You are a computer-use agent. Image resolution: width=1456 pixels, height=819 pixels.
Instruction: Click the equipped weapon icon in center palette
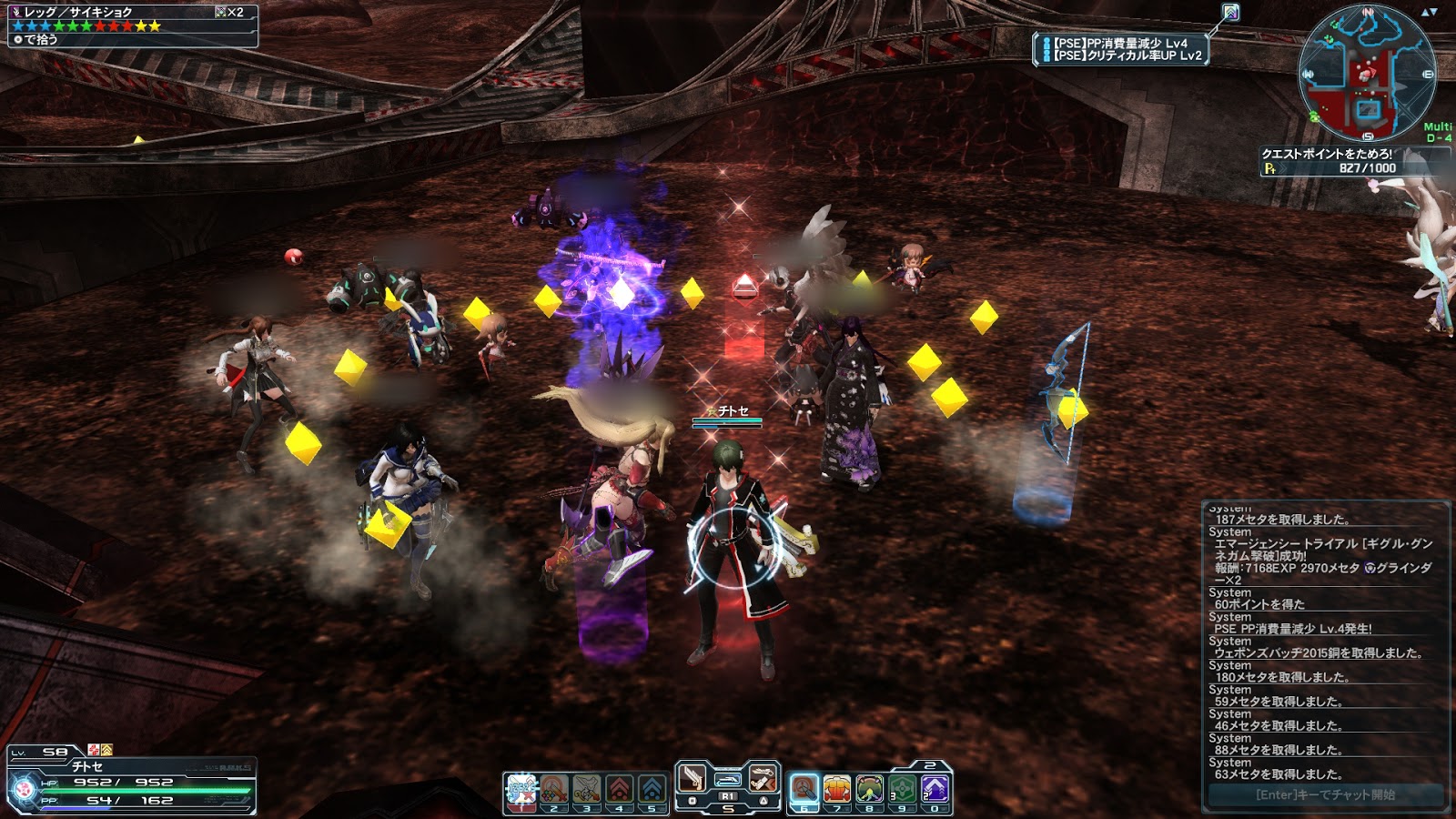728,779
